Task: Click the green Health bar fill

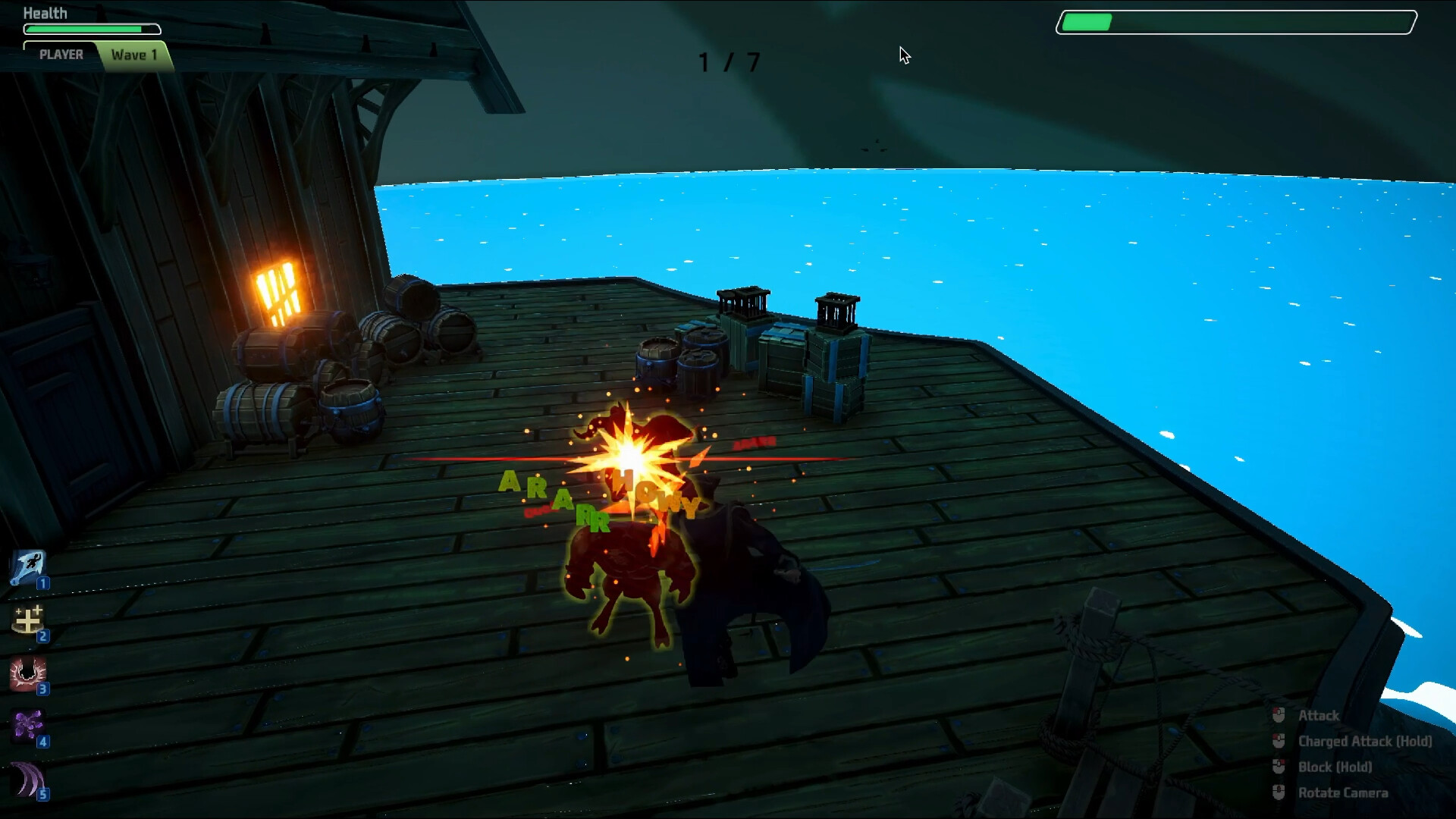Action: (83, 29)
